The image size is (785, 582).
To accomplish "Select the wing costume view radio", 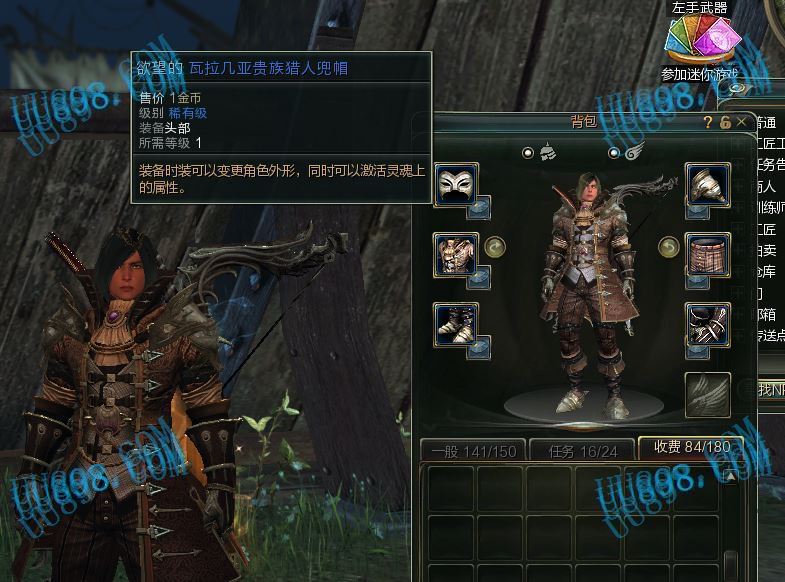I will coord(614,153).
